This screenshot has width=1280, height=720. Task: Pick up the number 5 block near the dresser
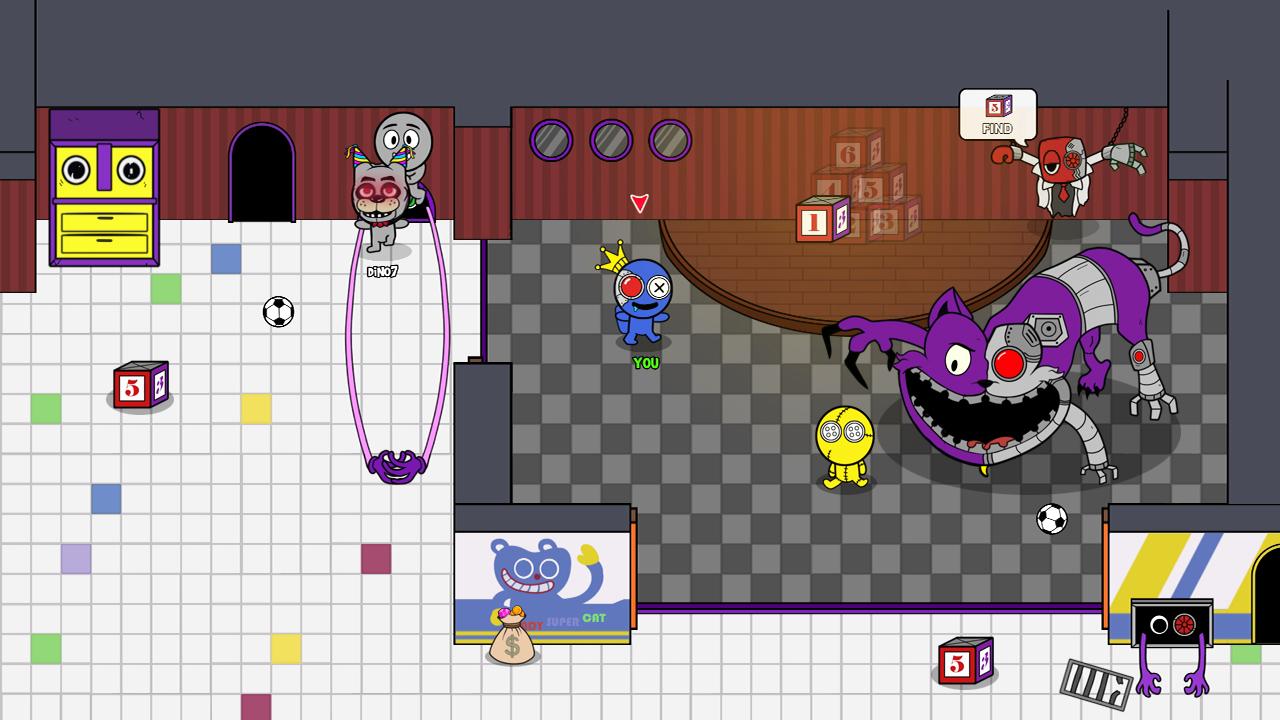click(x=140, y=385)
